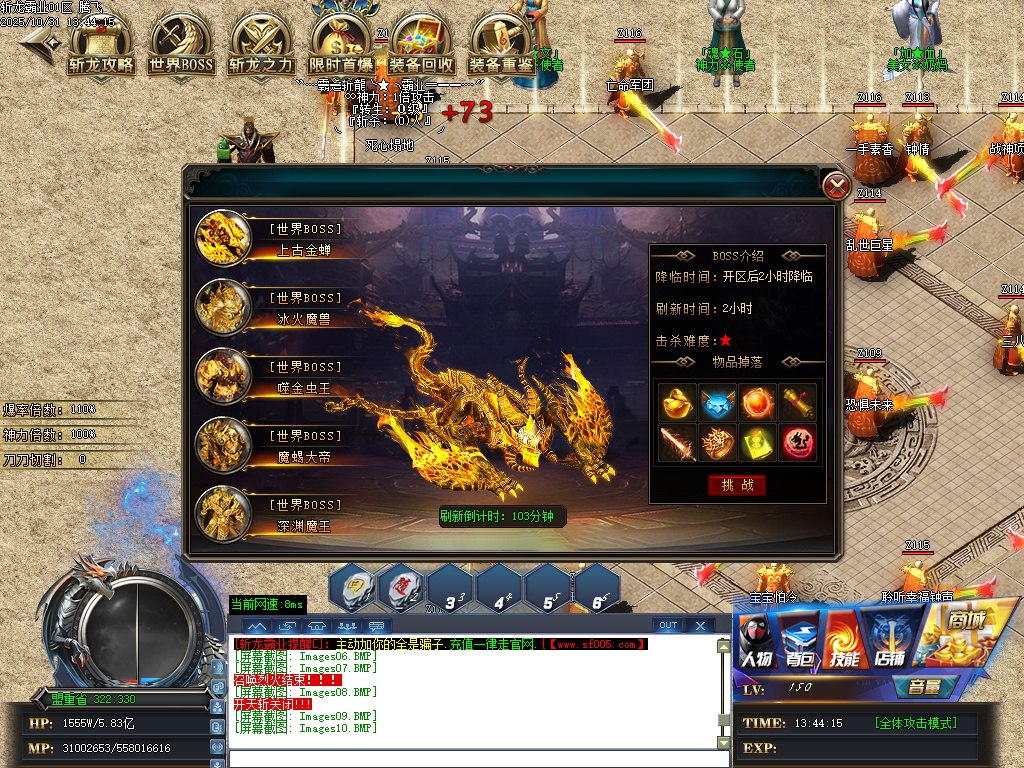View the gold ingot drop item
The image size is (1024, 768).
(678, 401)
